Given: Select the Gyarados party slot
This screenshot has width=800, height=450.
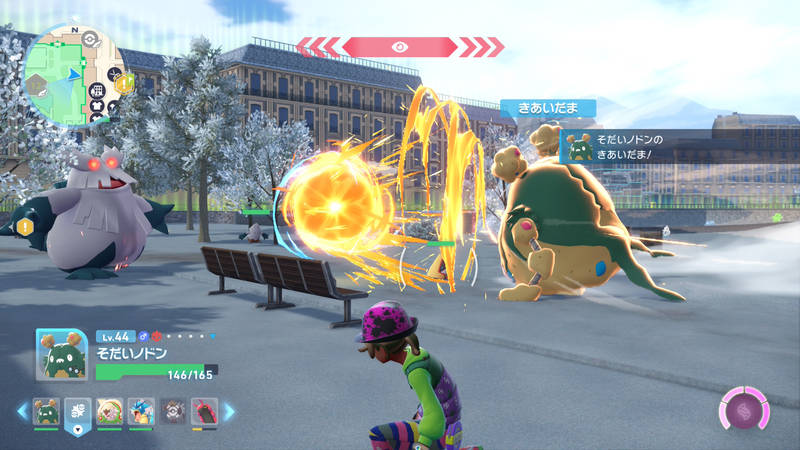Looking at the screenshot, I should [140, 411].
